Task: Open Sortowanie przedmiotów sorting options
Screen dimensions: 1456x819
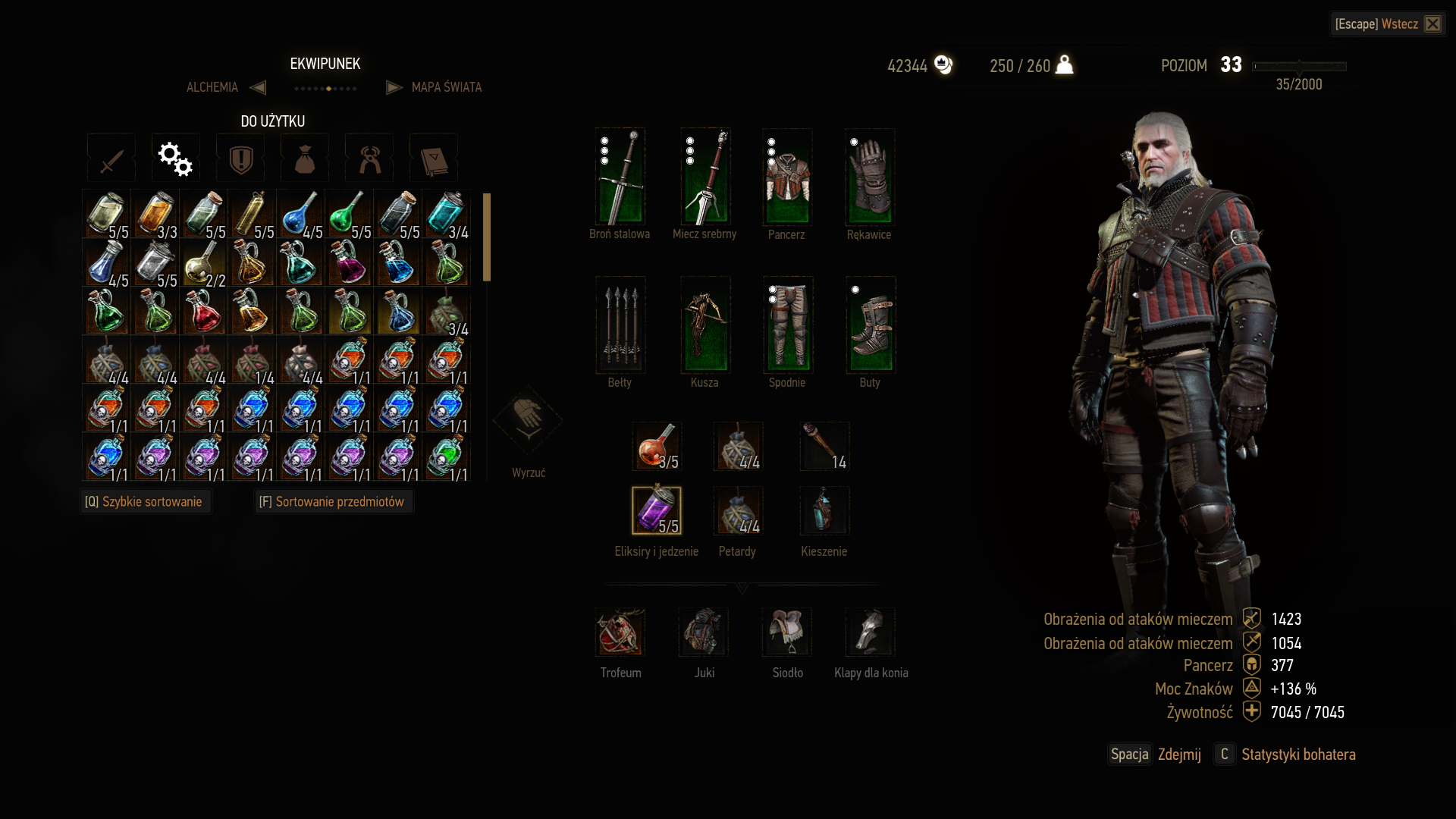Action: click(x=332, y=502)
